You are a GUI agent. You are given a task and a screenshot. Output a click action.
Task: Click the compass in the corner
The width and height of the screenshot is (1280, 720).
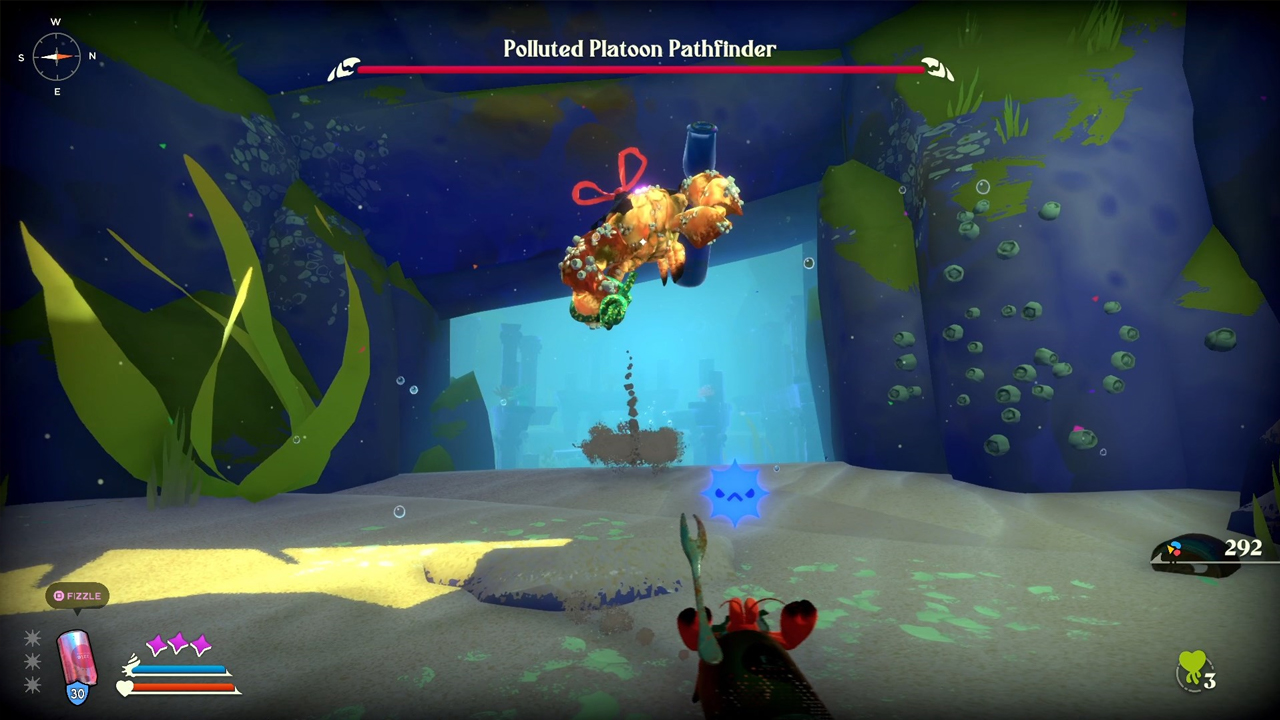click(56, 56)
